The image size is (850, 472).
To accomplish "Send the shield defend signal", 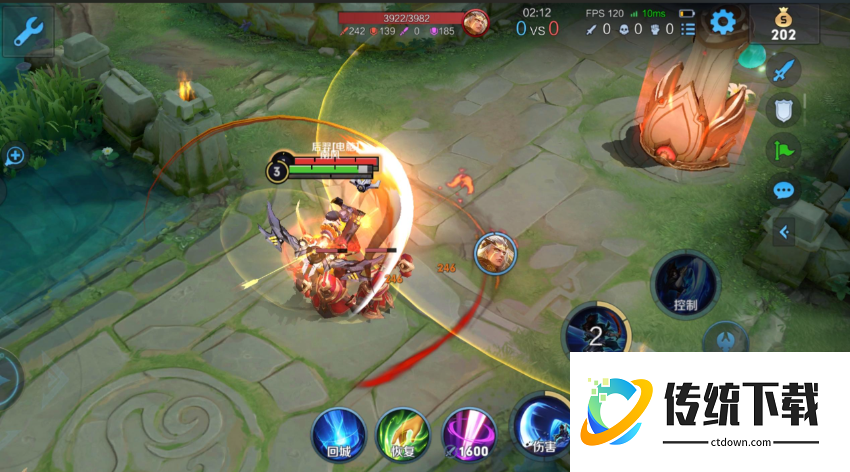I will tap(782, 110).
